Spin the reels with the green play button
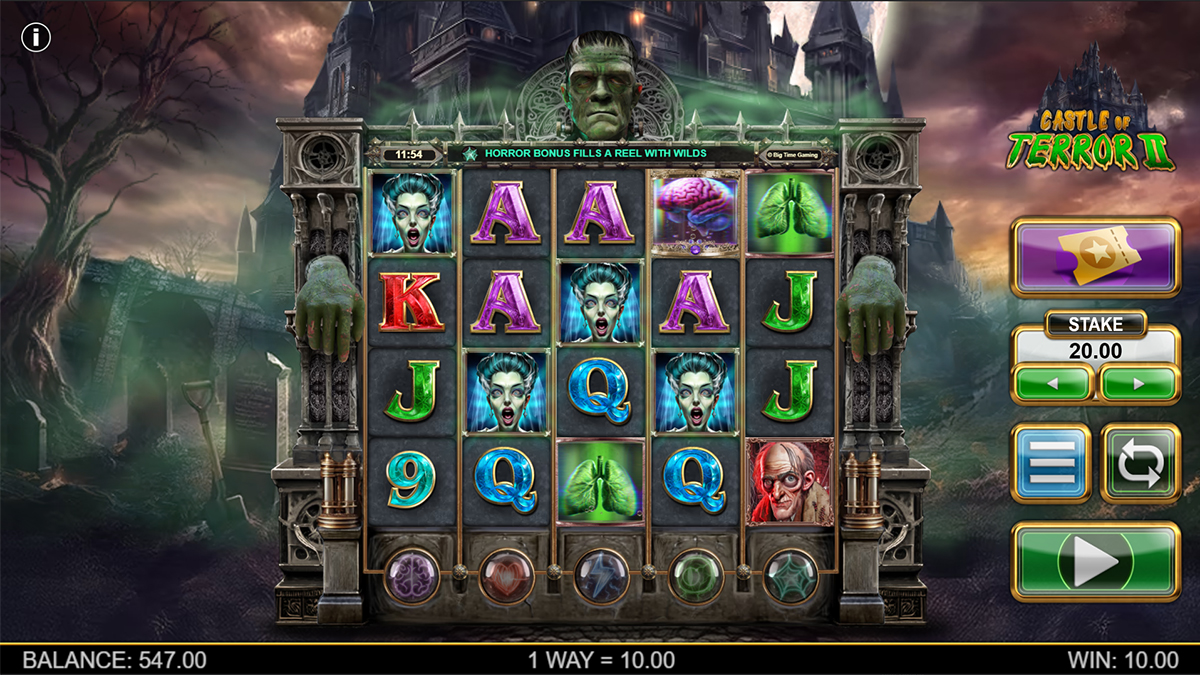Image resolution: width=1200 pixels, height=675 pixels. coord(1096,563)
